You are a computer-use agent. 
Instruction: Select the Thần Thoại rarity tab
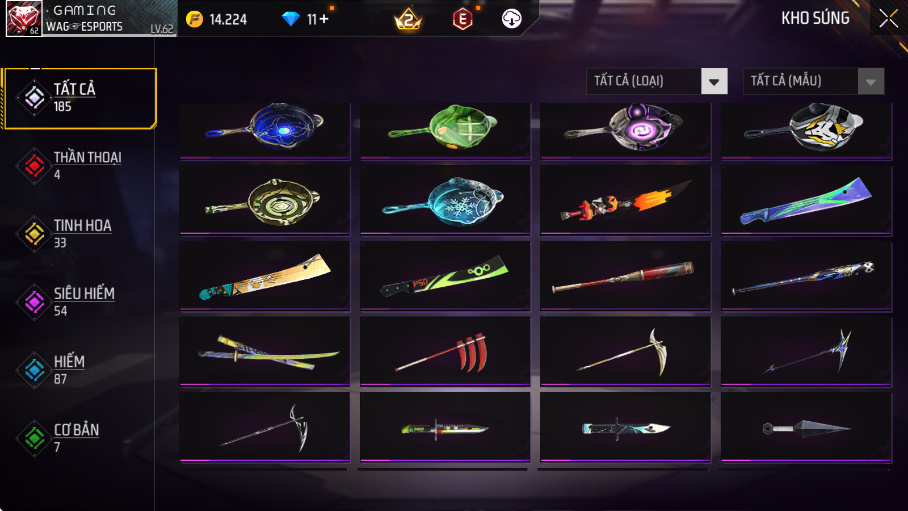point(78,165)
